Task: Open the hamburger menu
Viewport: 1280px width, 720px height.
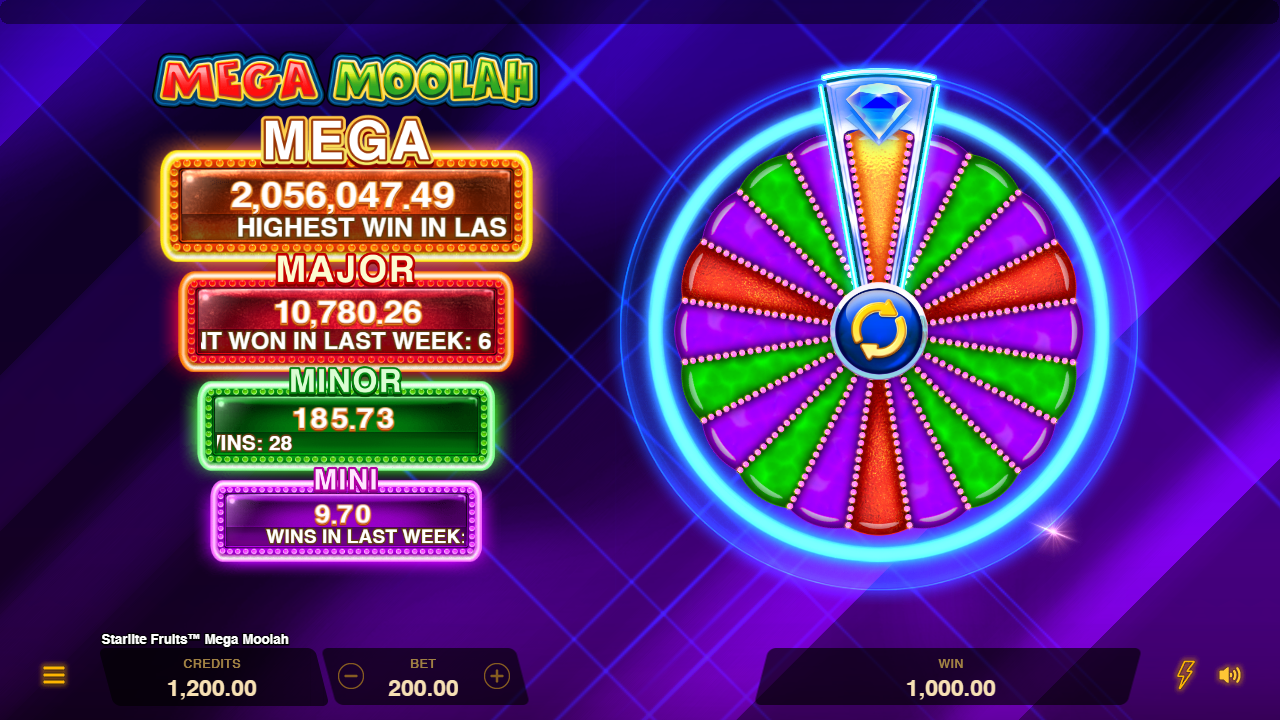Action: (54, 675)
